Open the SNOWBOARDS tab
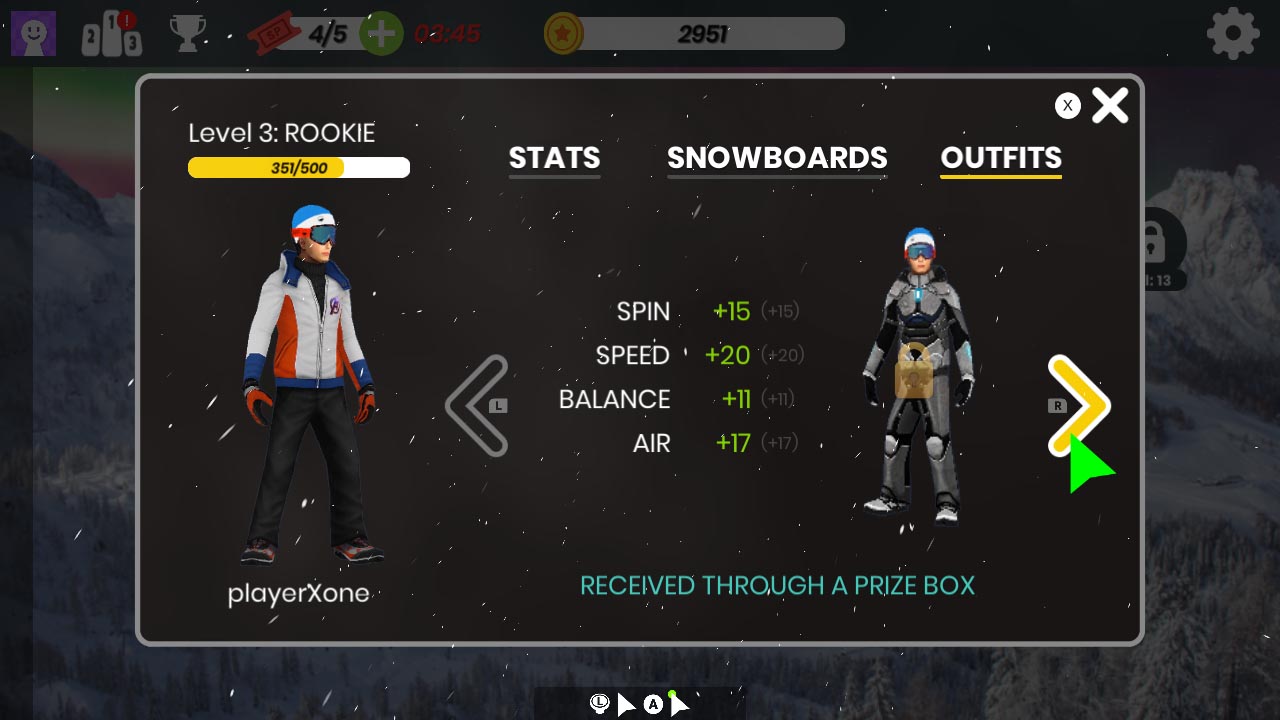The width and height of the screenshot is (1280, 720). (x=777, y=158)
